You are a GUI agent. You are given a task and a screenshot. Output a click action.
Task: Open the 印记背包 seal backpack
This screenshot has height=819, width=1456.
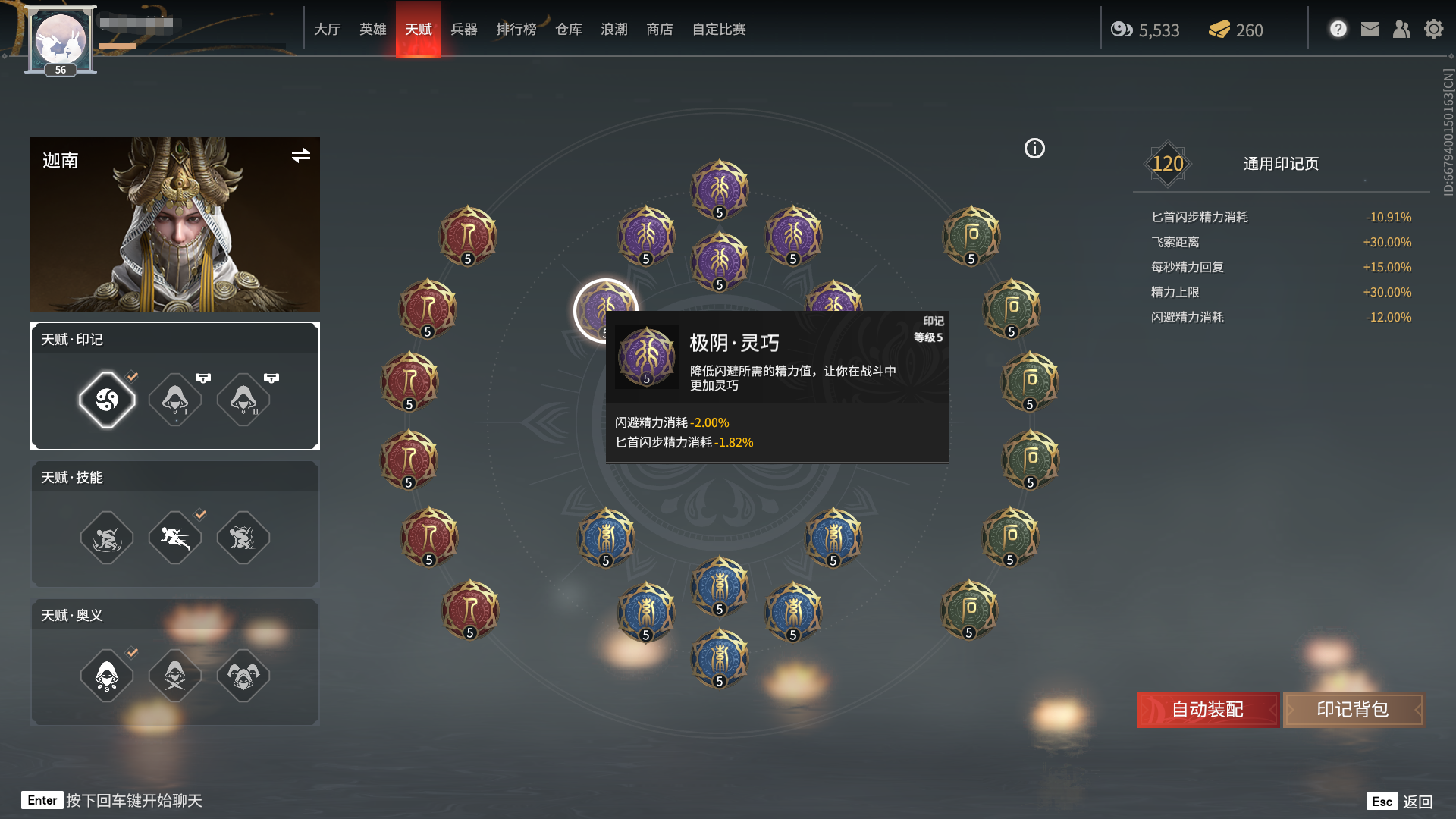point(1353,711)
